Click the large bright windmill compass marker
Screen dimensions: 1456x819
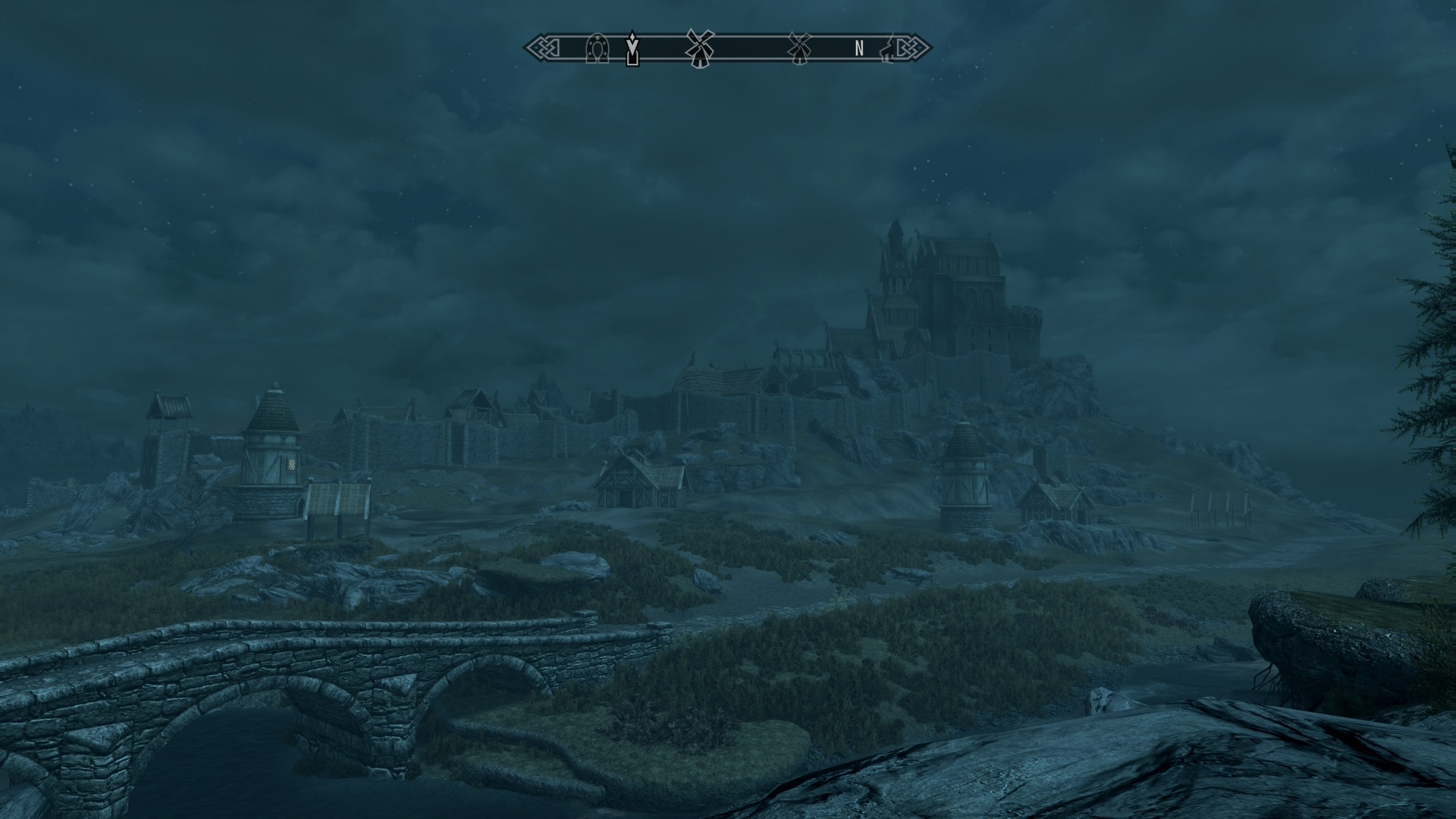pyautogui.click(x=699, y=48)
